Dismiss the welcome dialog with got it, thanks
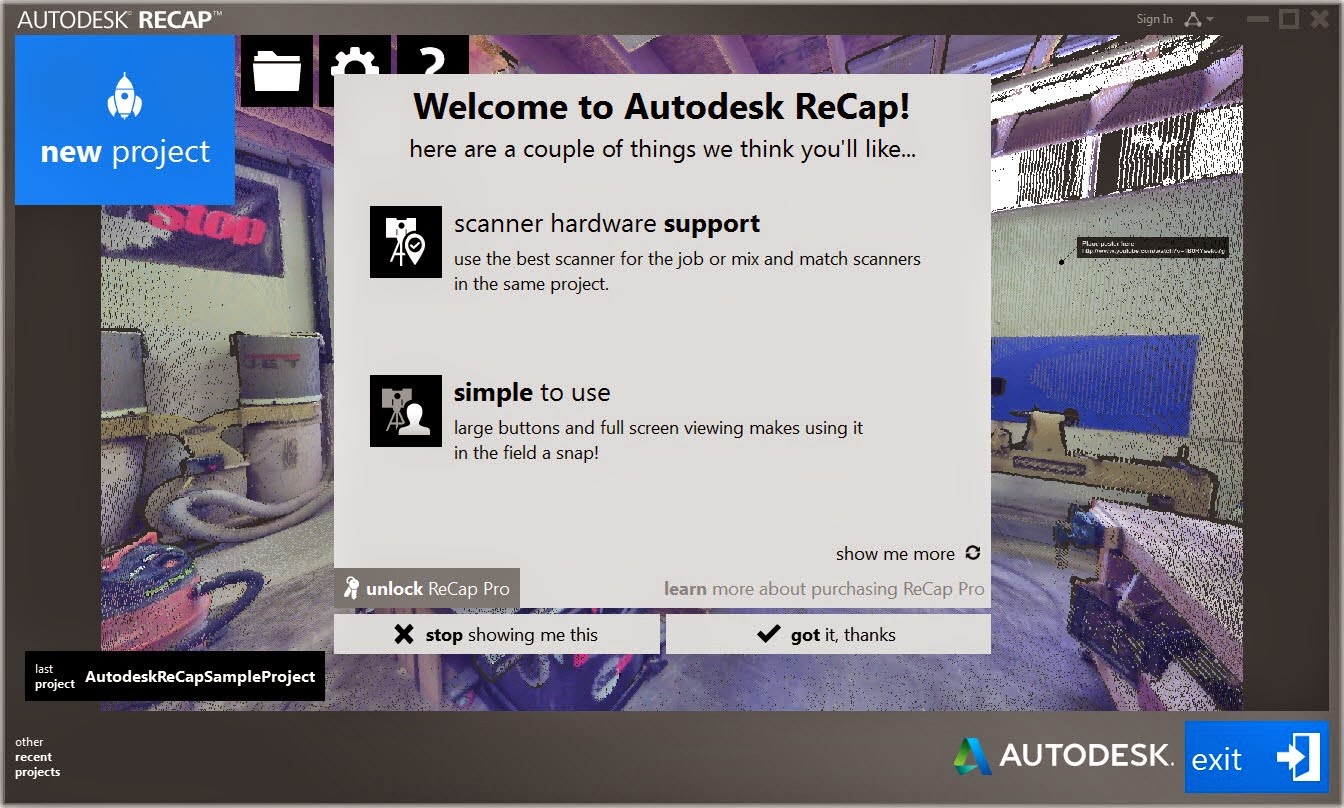The image size is (1344, 808). (x=828, y=634)
